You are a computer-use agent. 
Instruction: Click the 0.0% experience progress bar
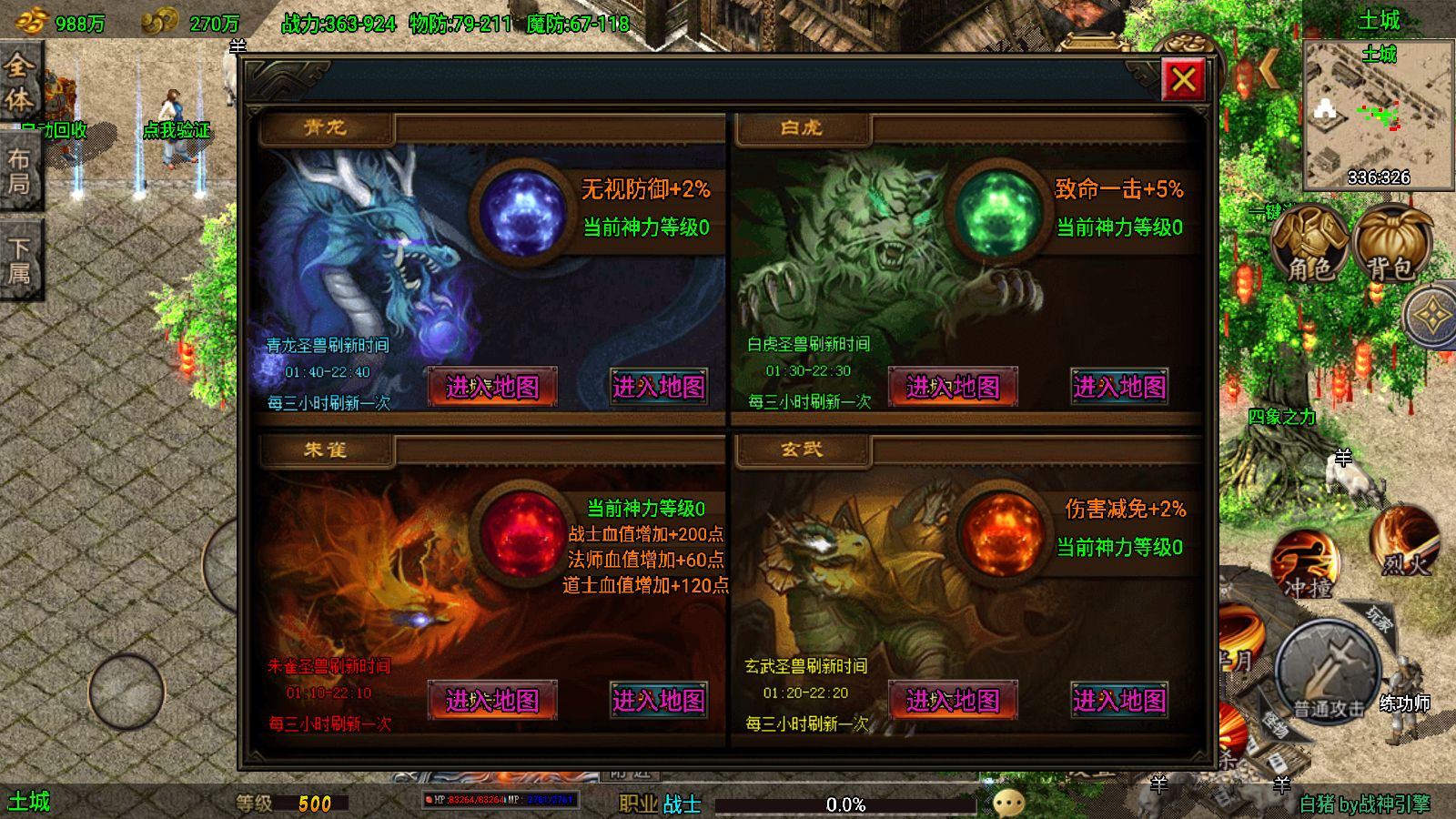846,803
